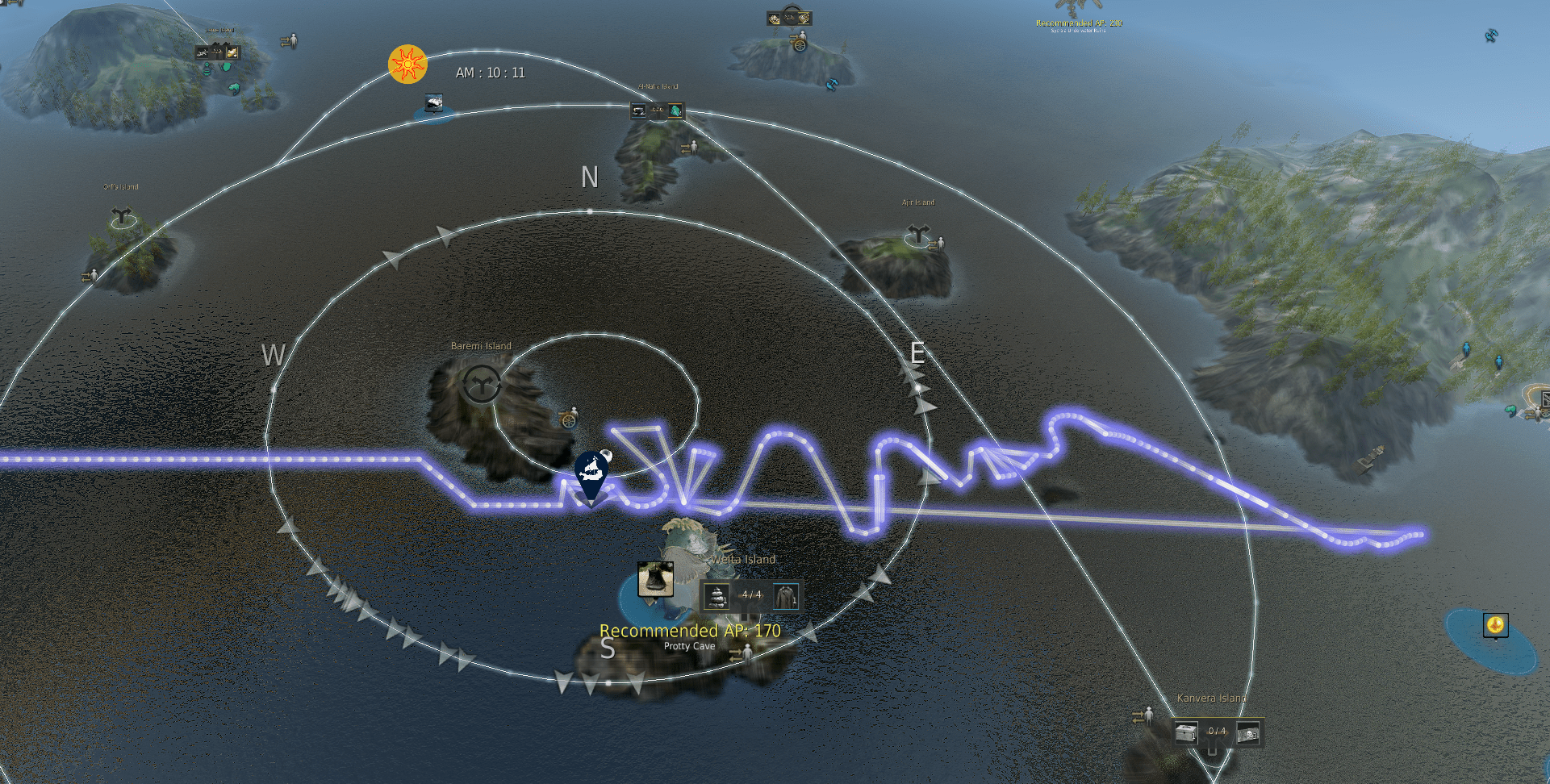Click the Al-Naha Island barter panel
Viewport: 1550px width, 784px height.
(x=658, y=110)
